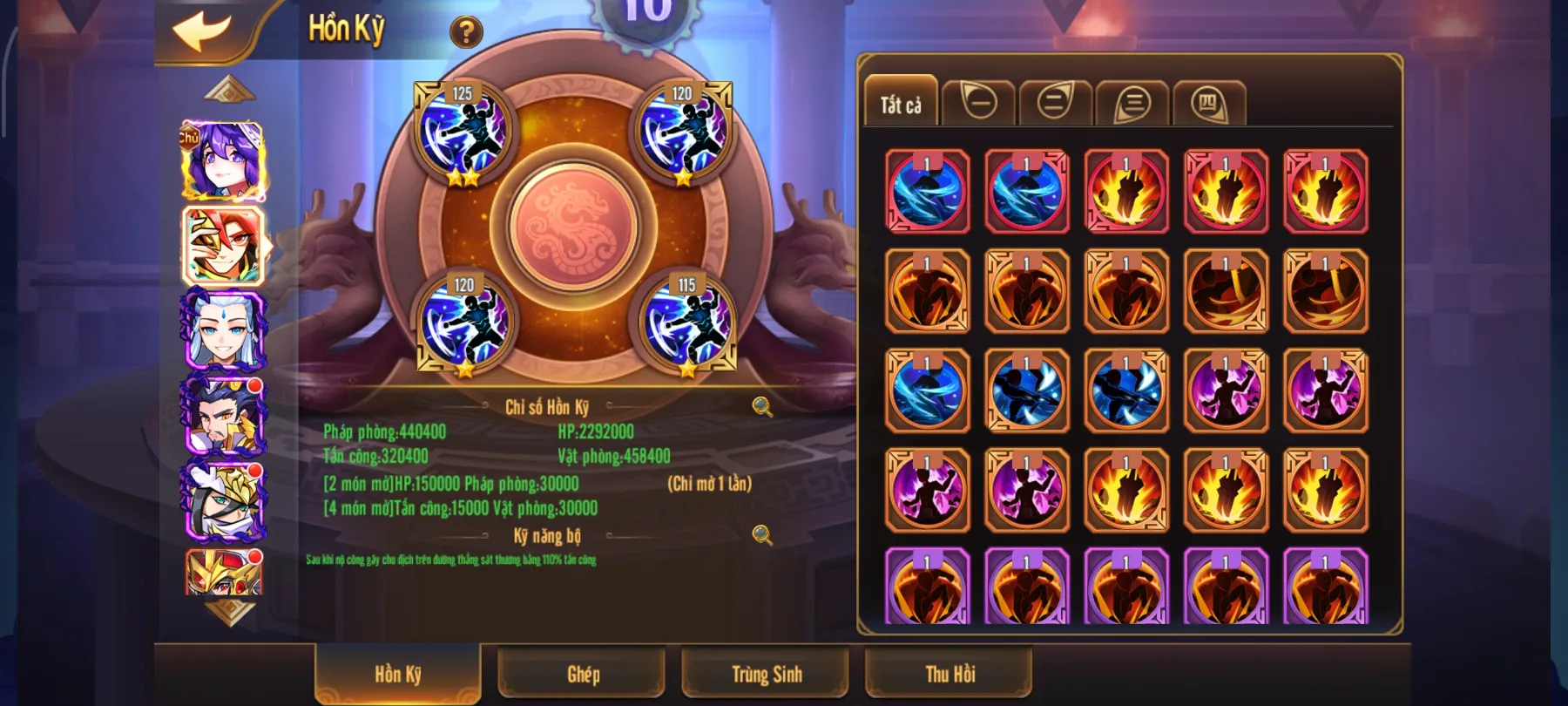Switch to the Tất cả filter tab

point(900,99)
